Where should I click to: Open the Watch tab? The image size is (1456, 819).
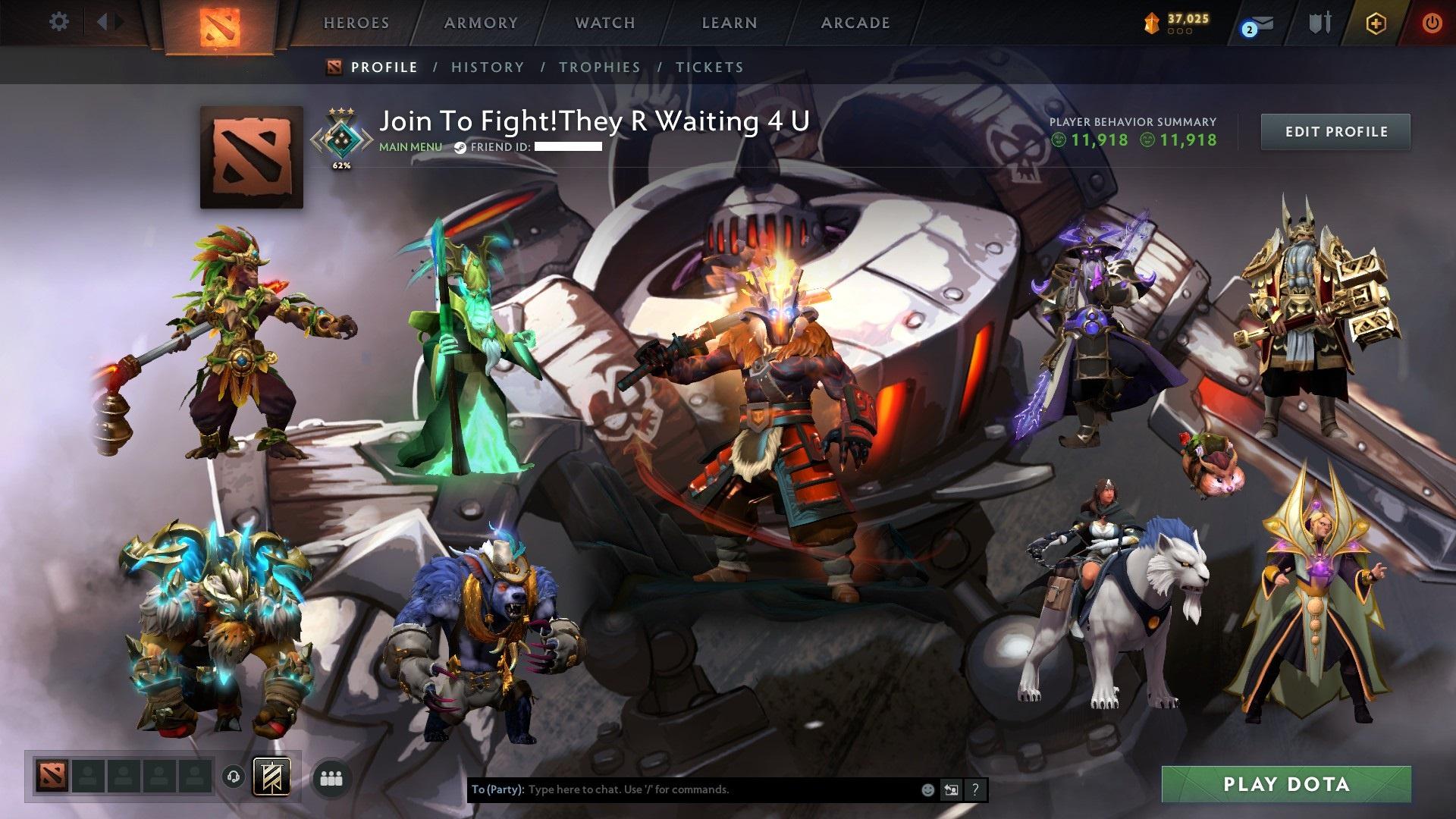(605, 23)
